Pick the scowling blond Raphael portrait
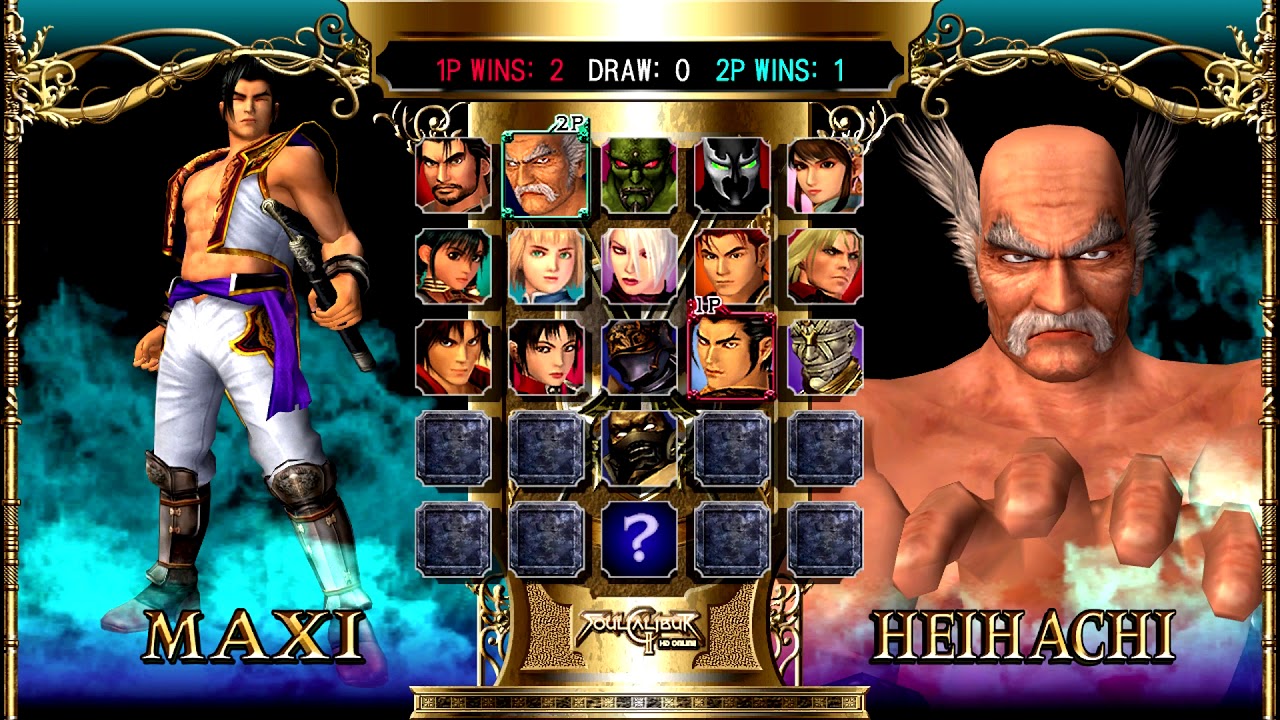 825,267
